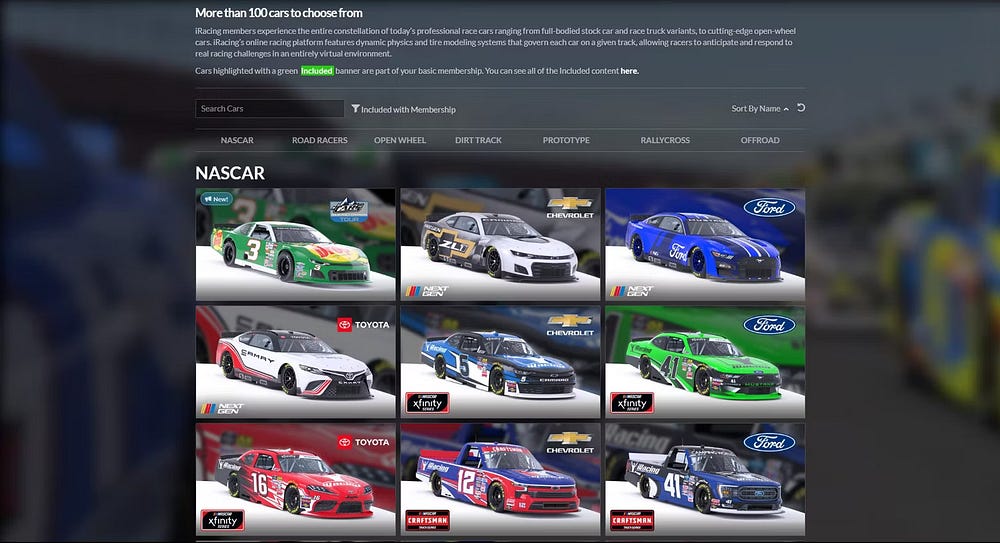
Task: Reset filters with the refresh arrow icon
Action: 801,108
